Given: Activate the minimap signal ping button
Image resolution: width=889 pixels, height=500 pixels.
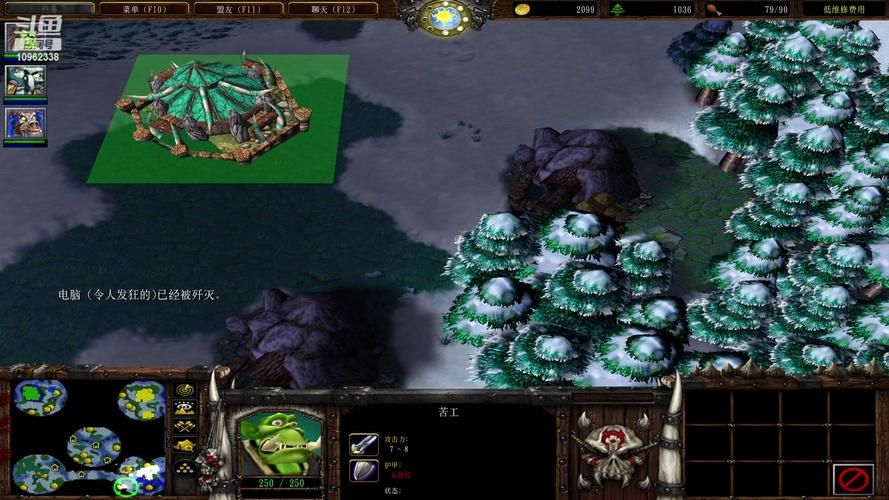Looking at the screenshot, I should click(x=185, y=389).
